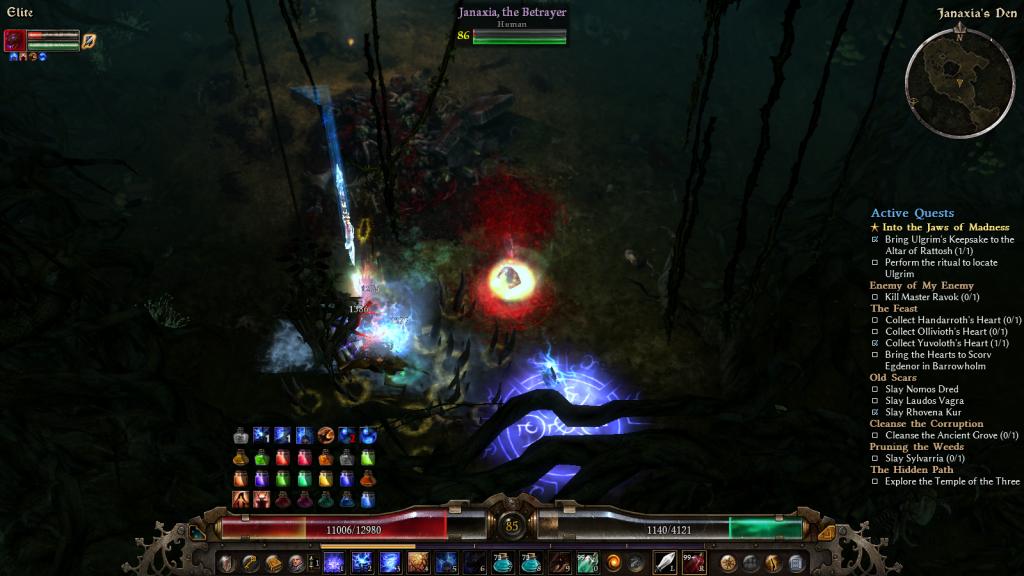Drink the teal potion in slot 7
1024x576 pixels.
(x=502, y=562)
